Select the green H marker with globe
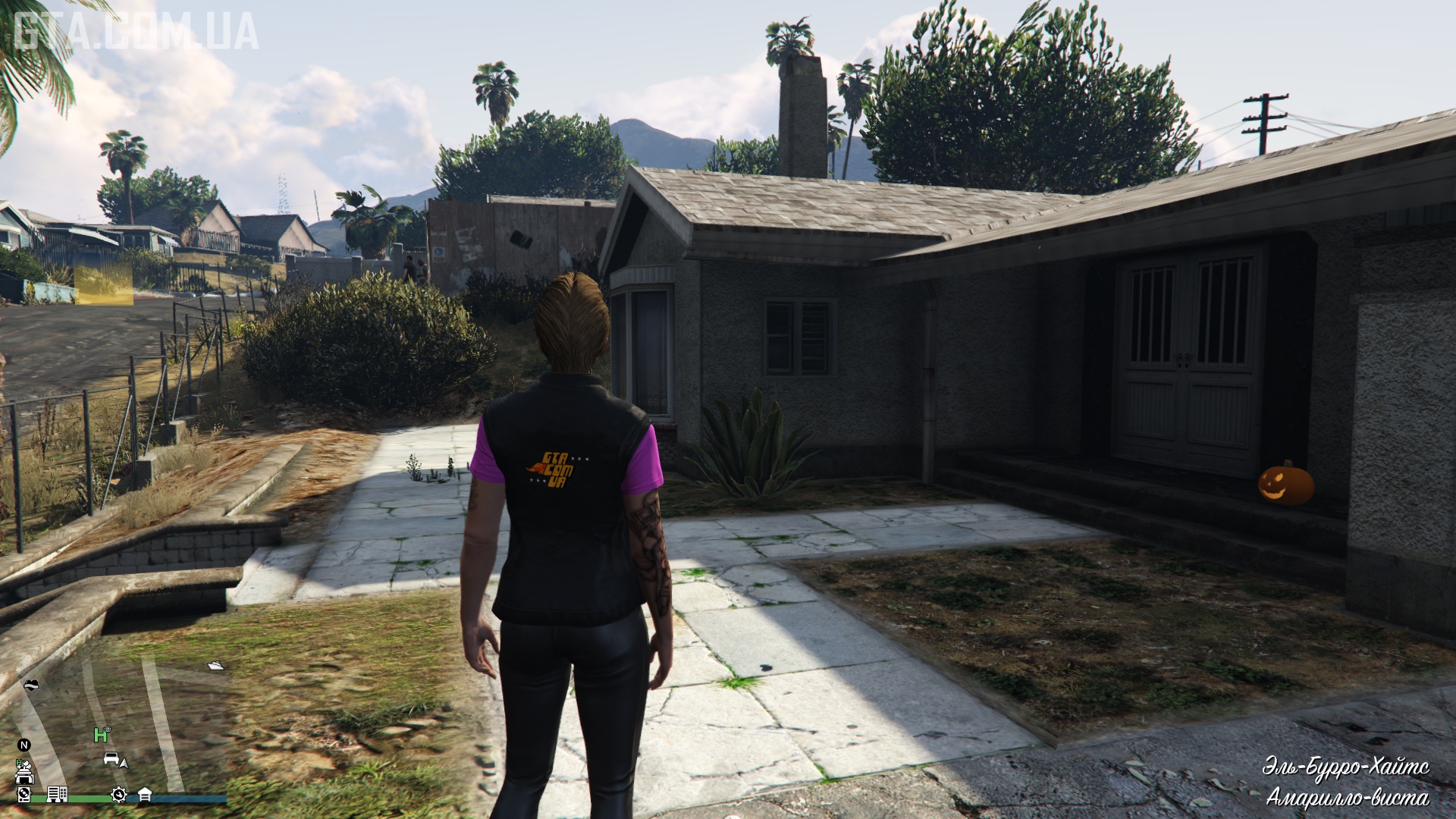 pyautogui.click(x=101, y=734)
